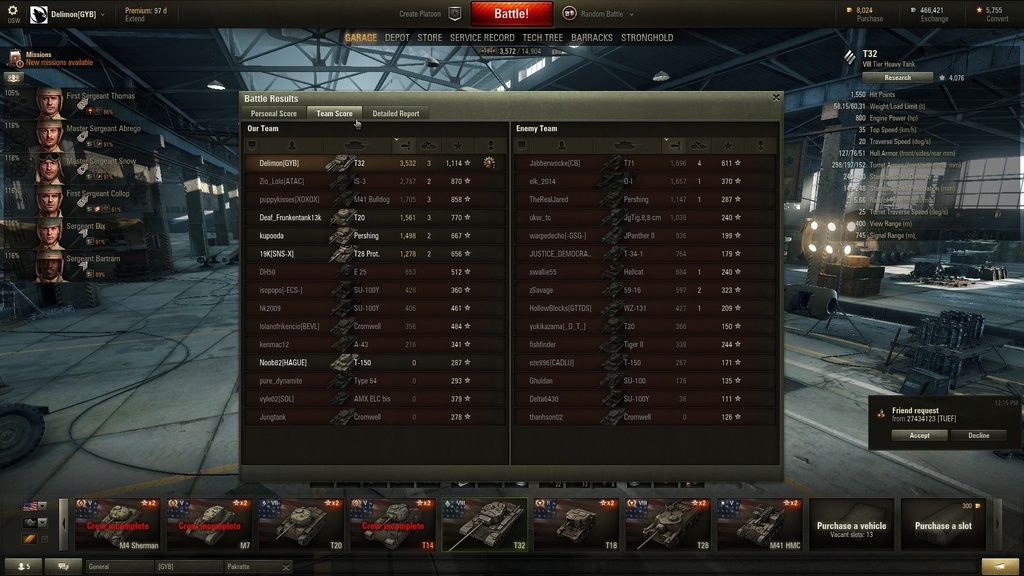Go to the Store
The height and width of the screenshot is (576, 1024).
coord(430,38)
